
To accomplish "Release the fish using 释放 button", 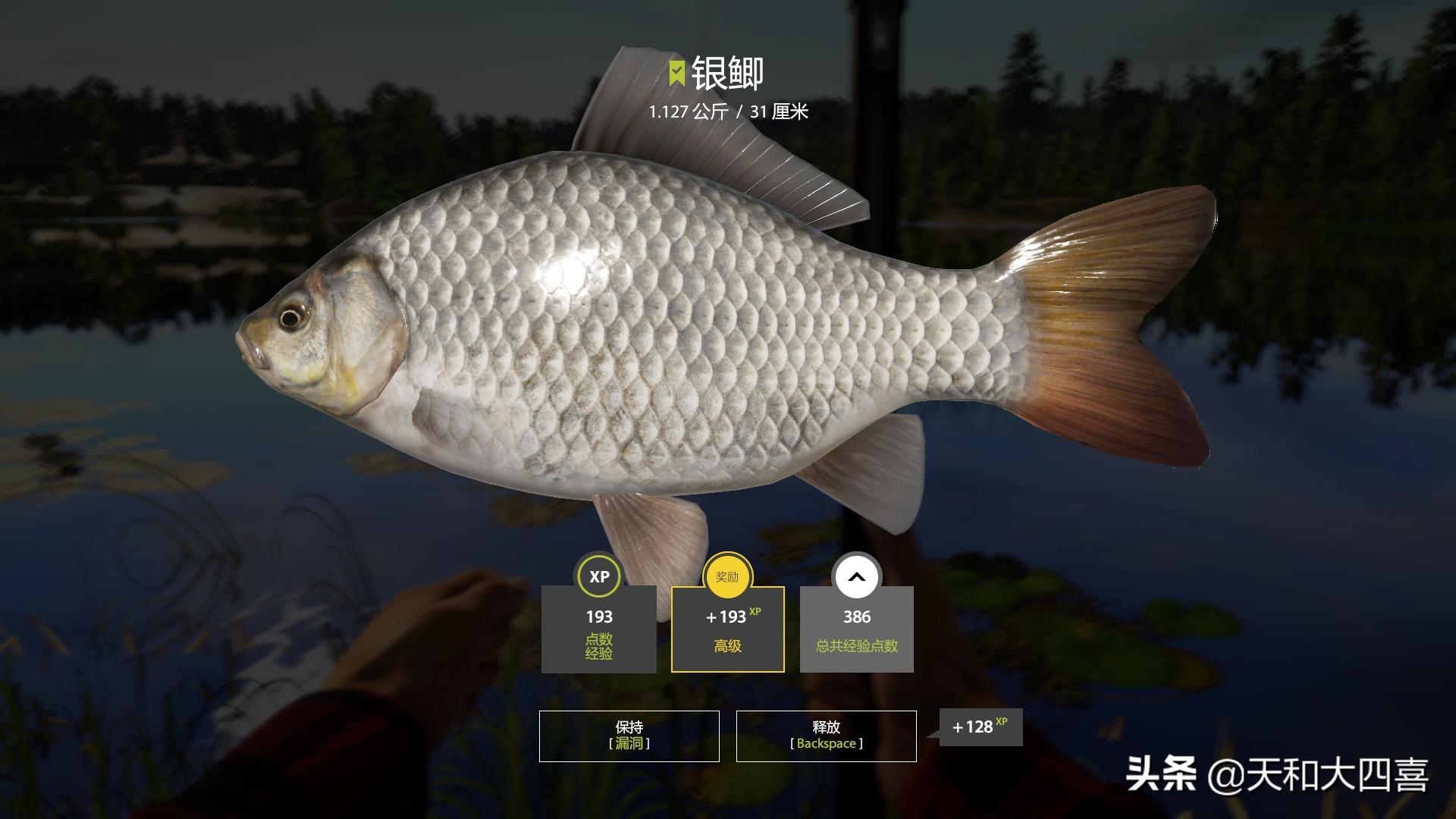I will (x=826, y=736).
